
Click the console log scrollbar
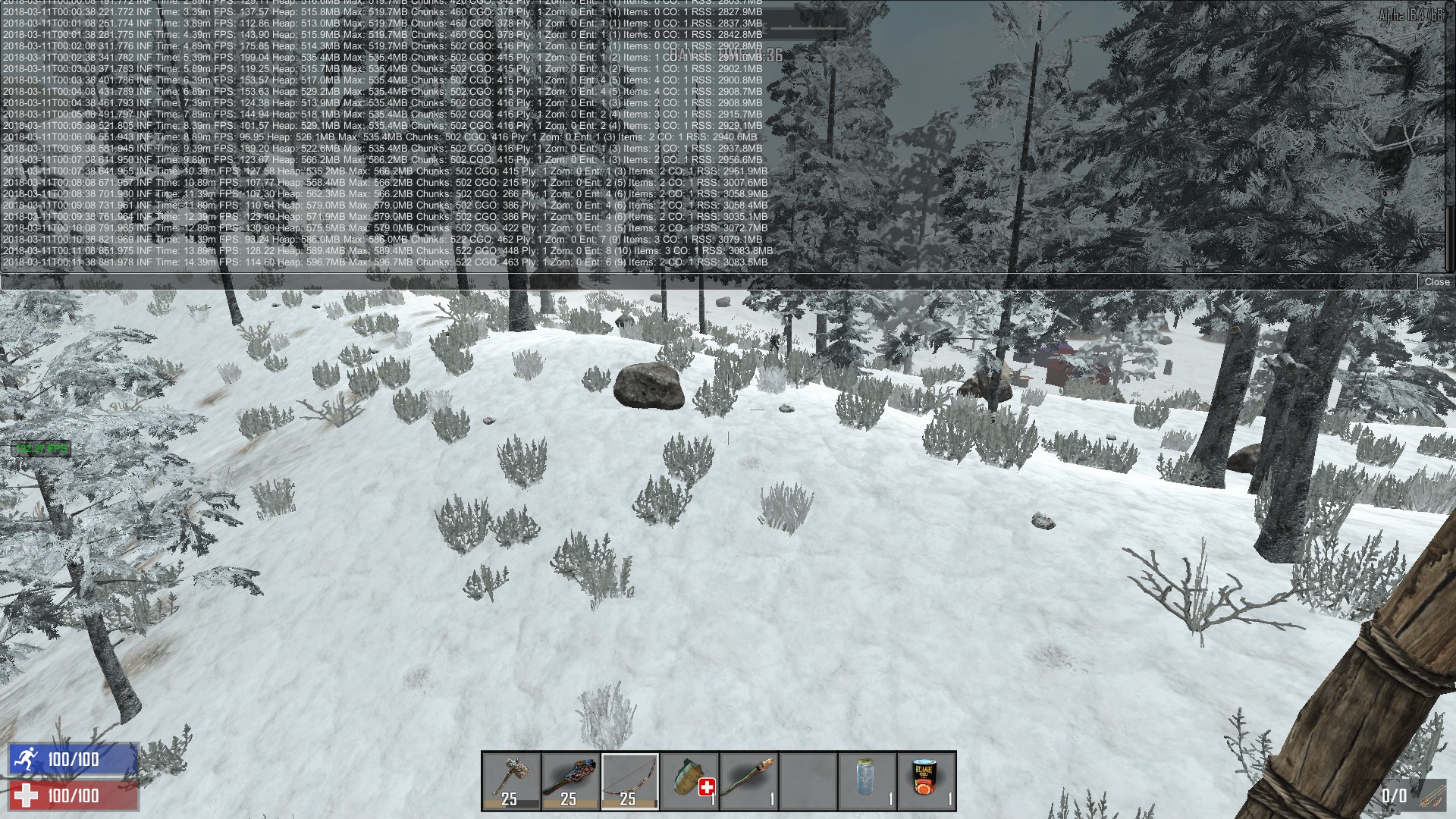[x=1450, y=136]
